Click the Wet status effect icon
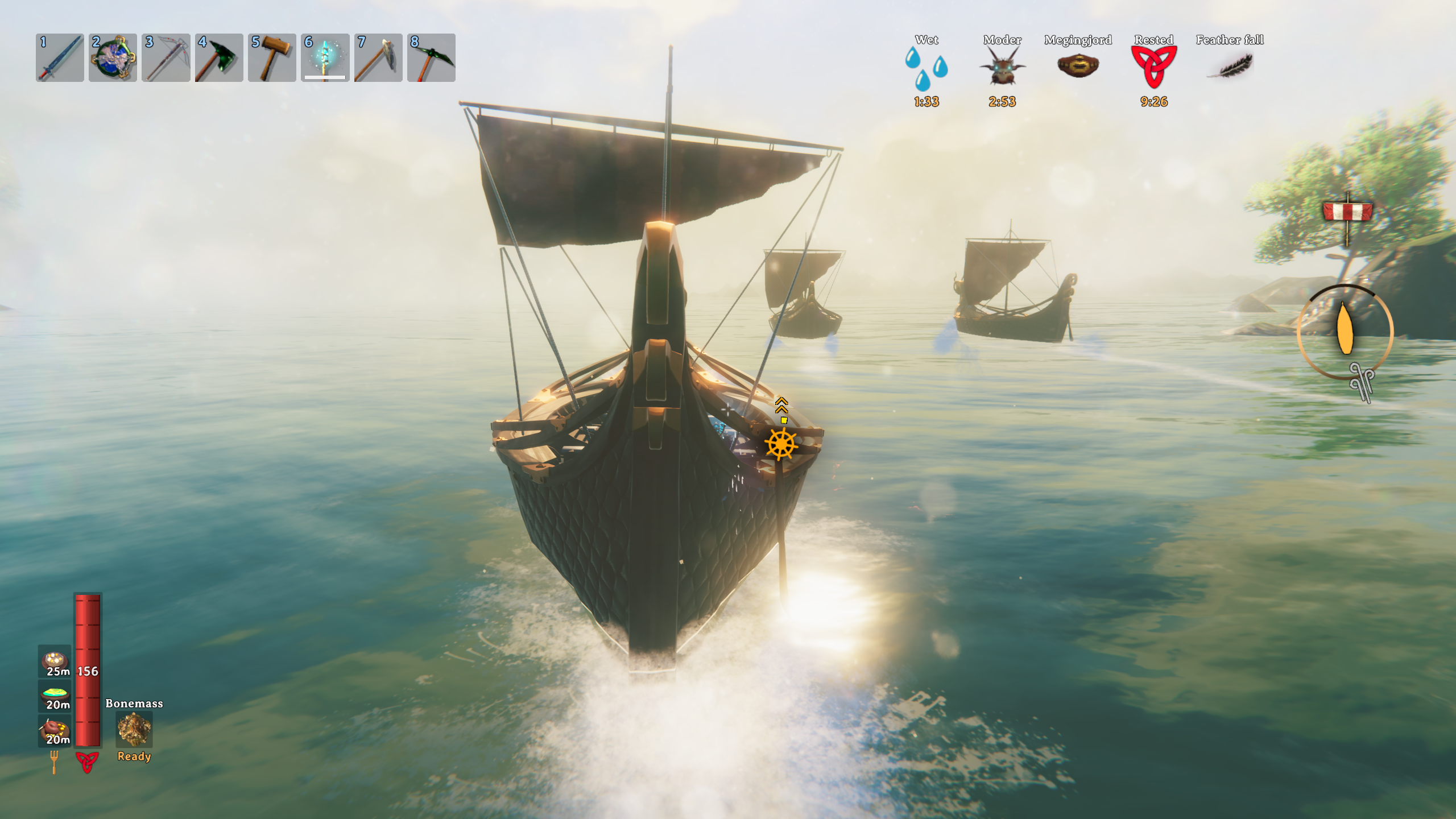This screenshot has height=819, width=1456. (x=926, y=68)
